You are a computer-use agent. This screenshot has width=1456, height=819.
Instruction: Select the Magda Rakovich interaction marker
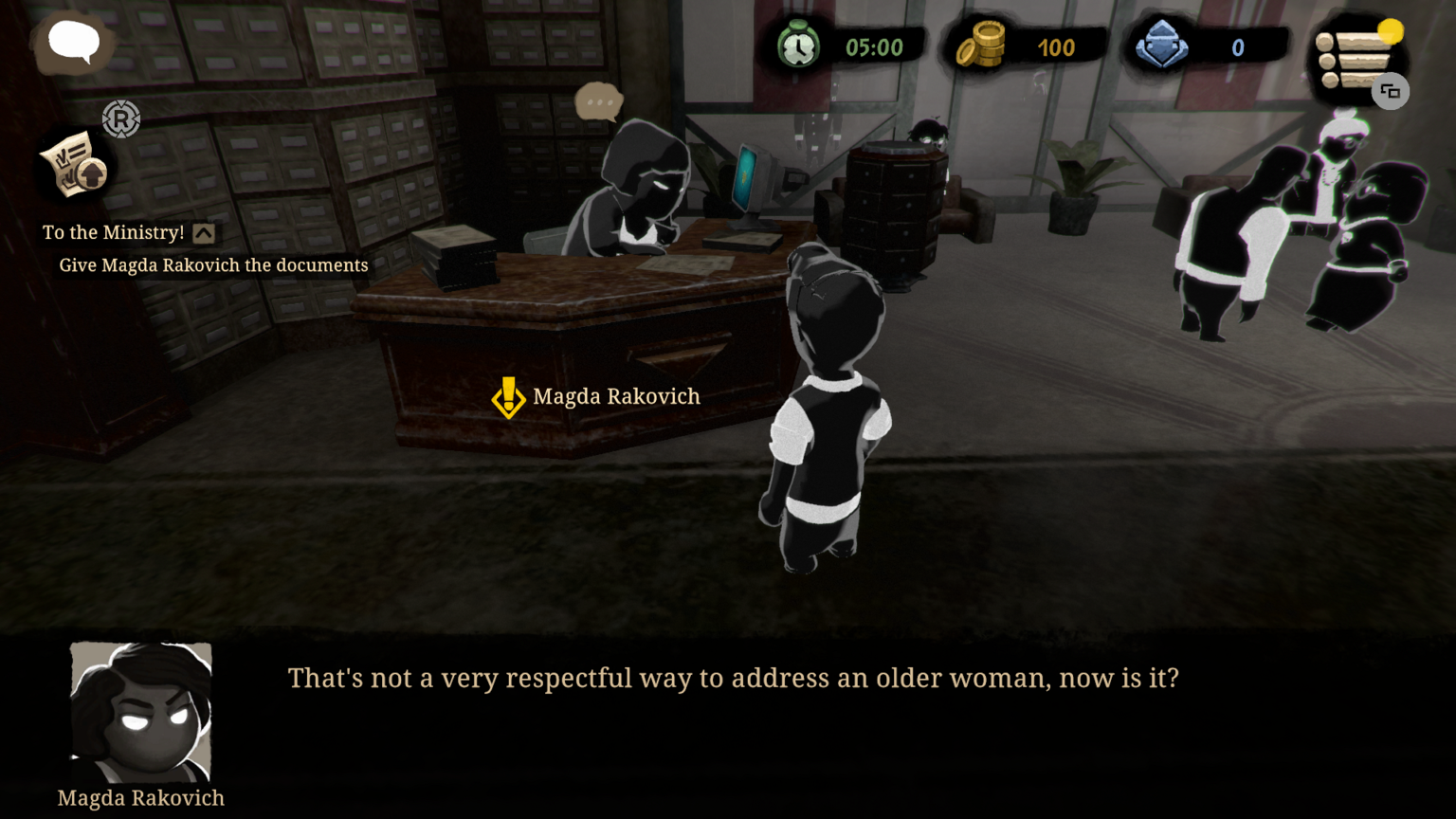tap(509, 397)
